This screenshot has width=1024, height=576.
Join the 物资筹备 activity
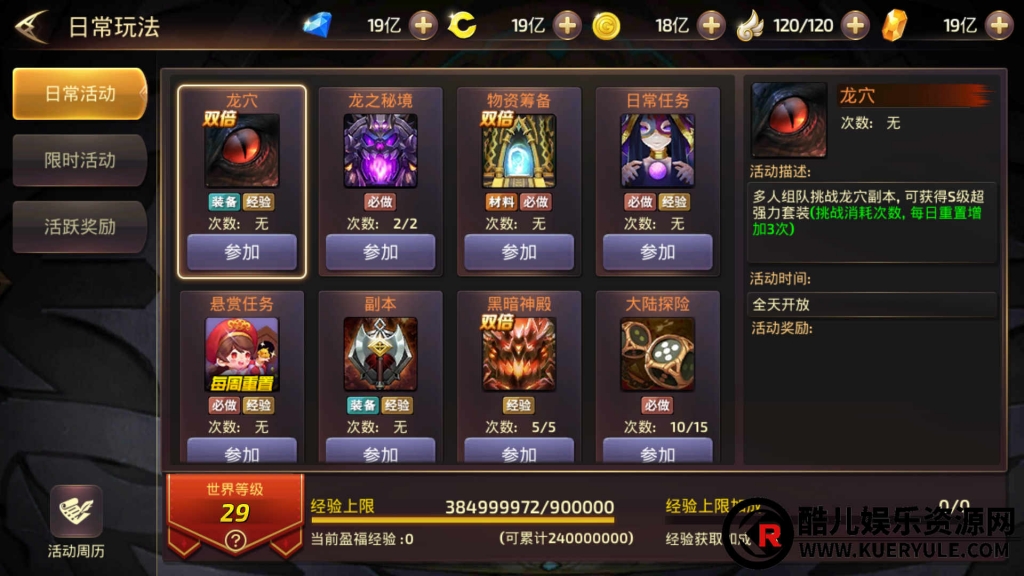519,252
